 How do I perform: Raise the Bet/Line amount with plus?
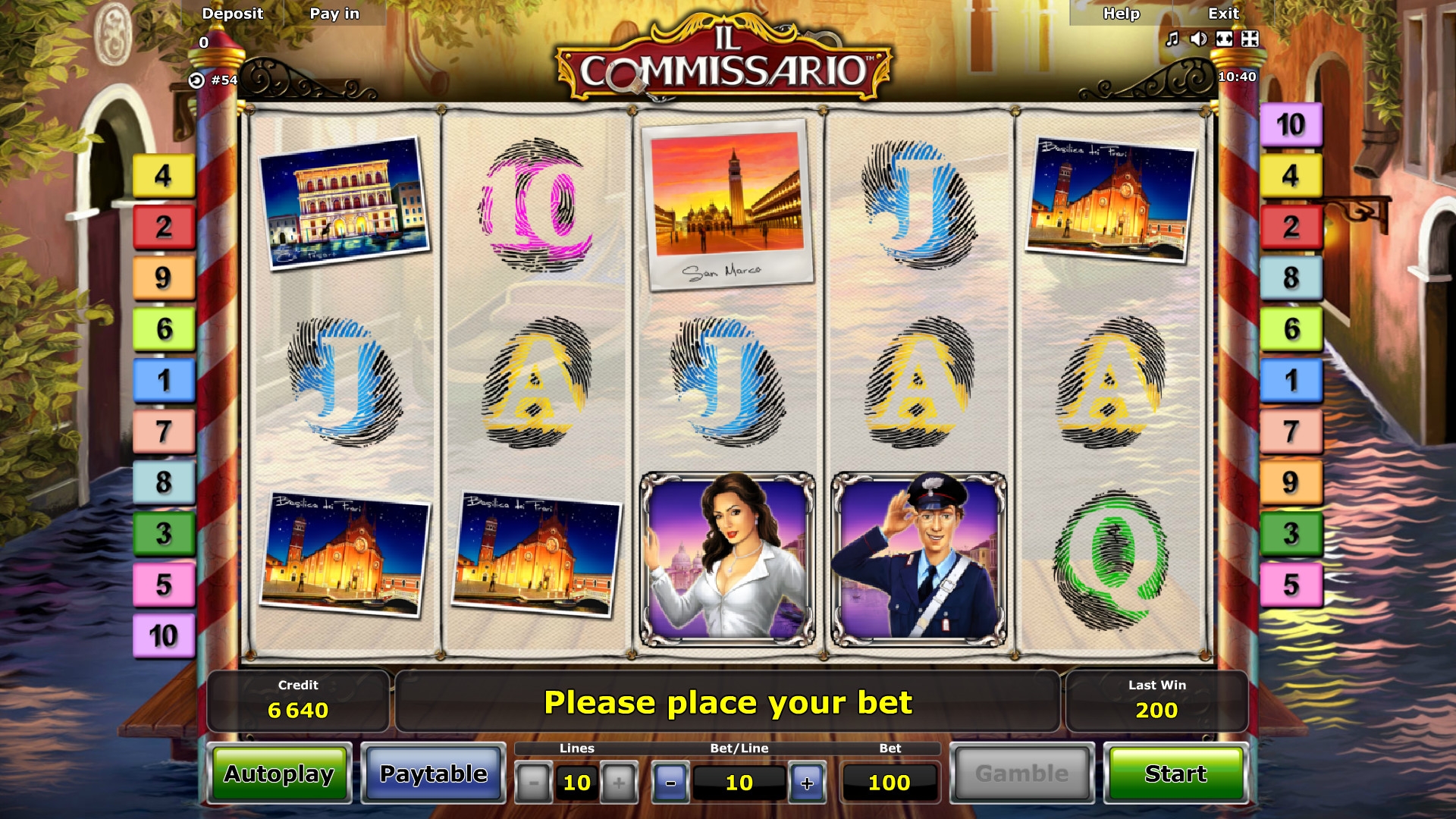[x=807, y=783]
